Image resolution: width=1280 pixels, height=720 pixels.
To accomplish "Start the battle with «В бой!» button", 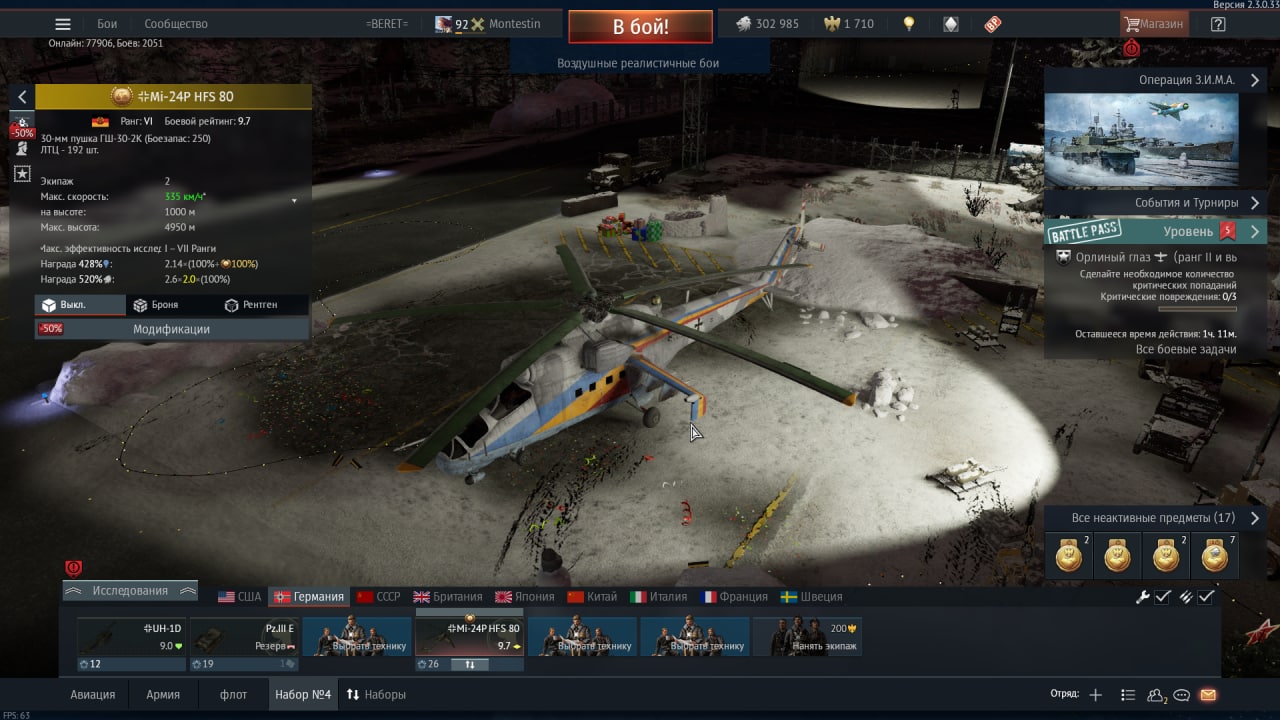I will (x=640, y=27).
